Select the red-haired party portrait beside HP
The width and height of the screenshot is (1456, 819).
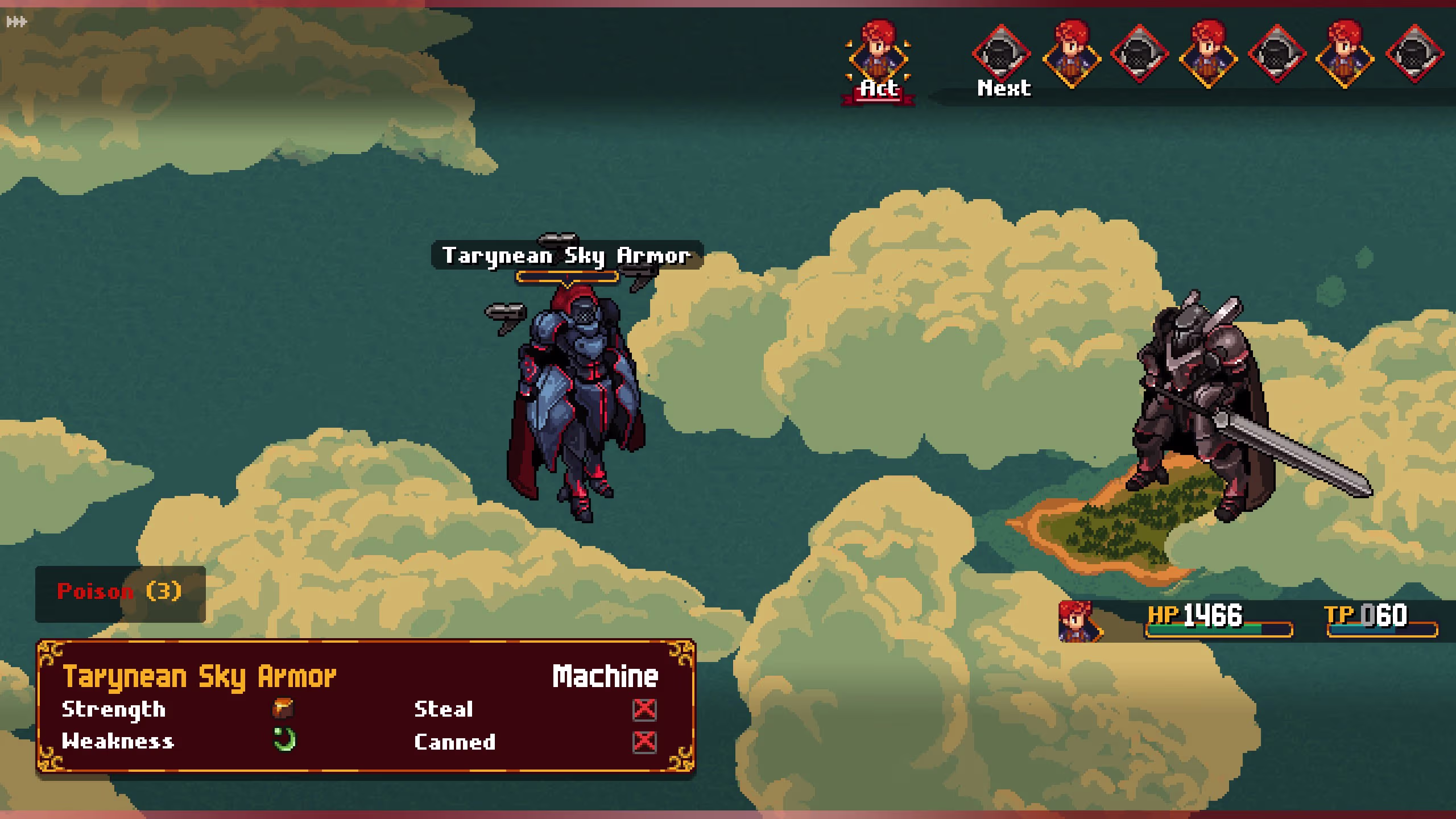point(1077,621)
